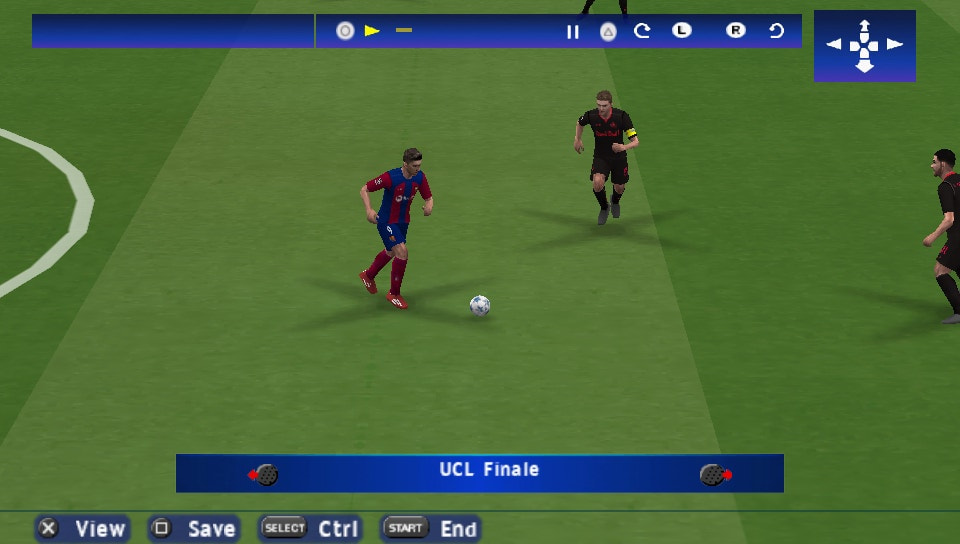
Task: Pause the replay playback
Action: click(573, 31)
